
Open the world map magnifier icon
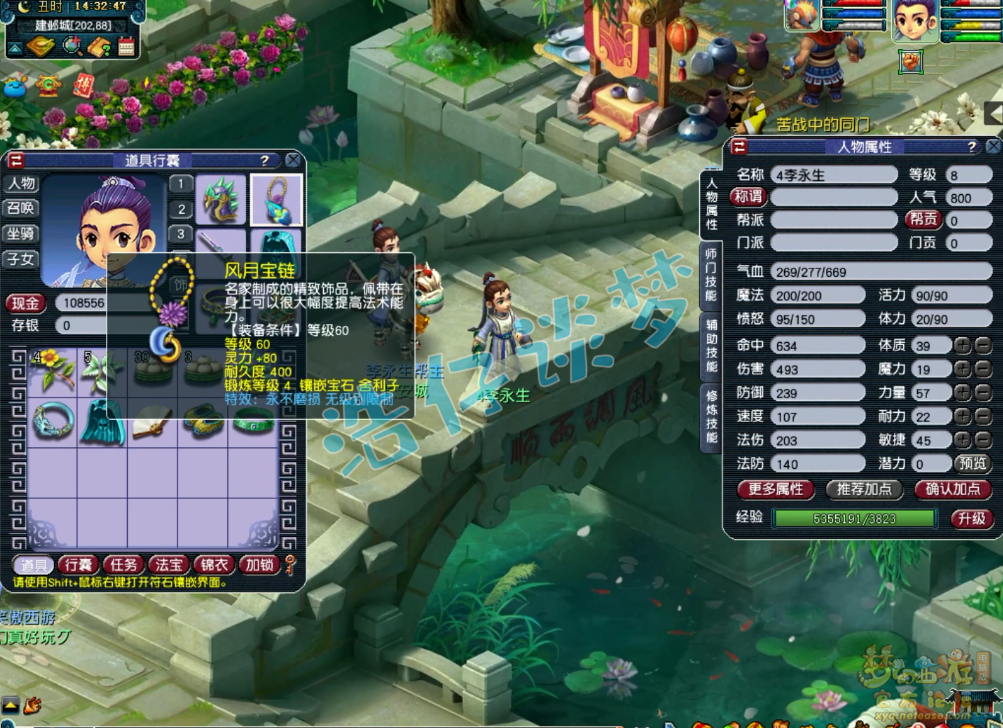coord(71,46)
